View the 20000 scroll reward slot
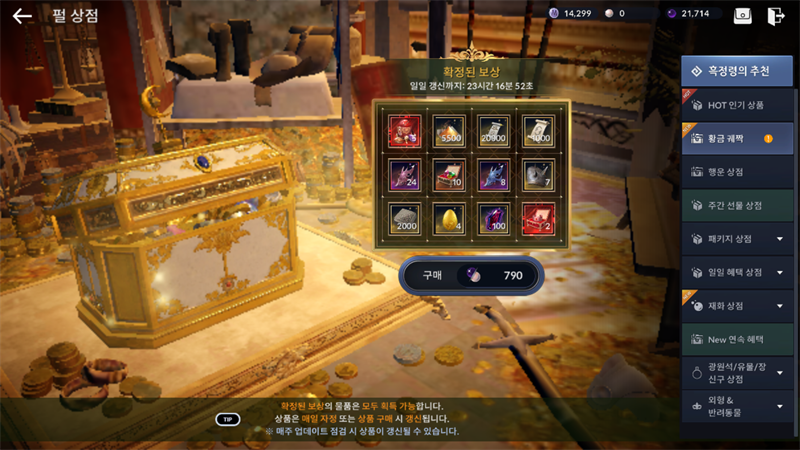Viewport: 800px width, 450px height. (x=493, y=130)
